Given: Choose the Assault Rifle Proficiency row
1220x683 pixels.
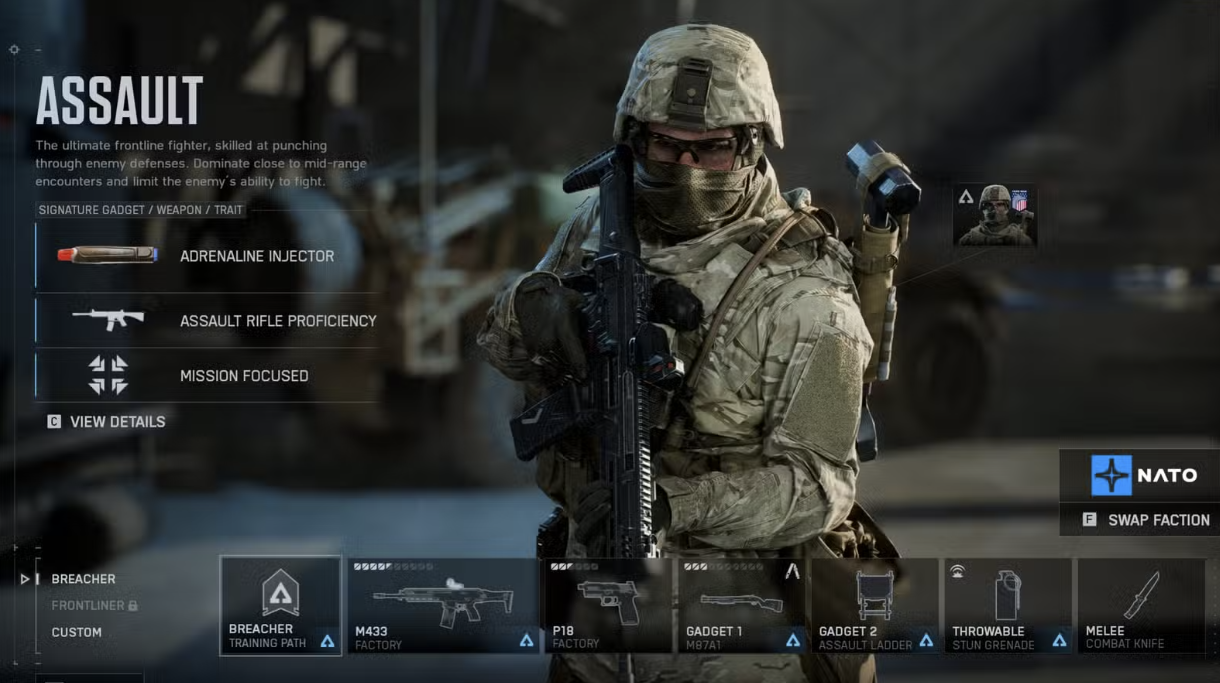Looking at the screenshot, I should click(207, 321).
